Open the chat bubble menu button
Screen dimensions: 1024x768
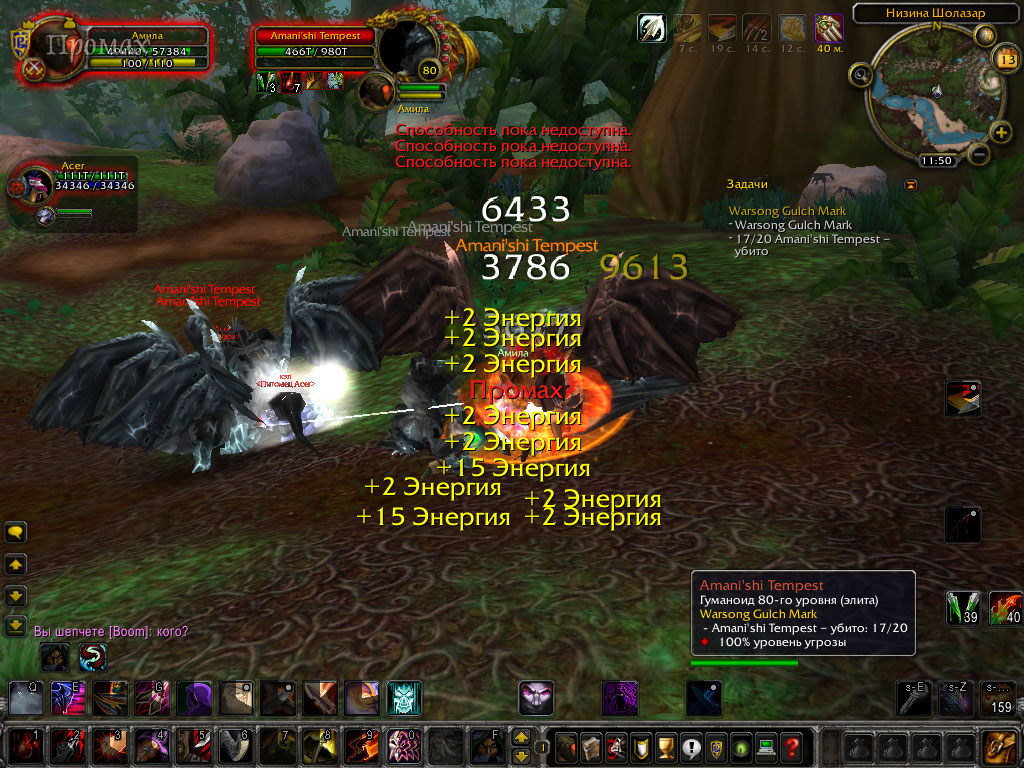tap(16, 532)
